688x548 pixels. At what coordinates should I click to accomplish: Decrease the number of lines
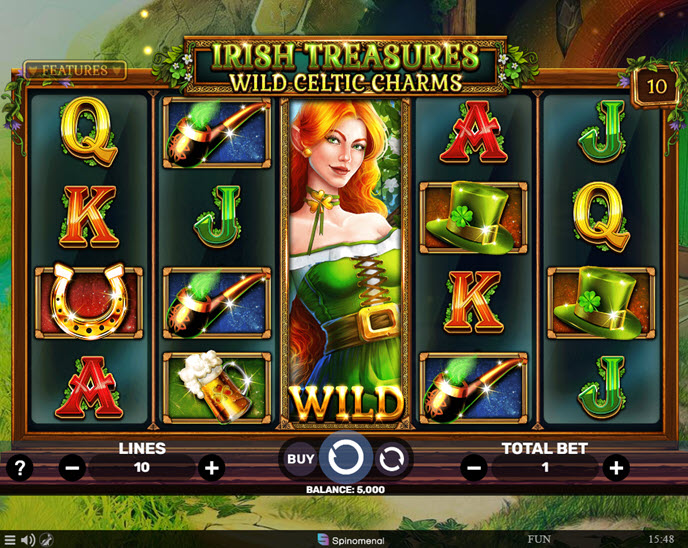click(x=72, y=467)
